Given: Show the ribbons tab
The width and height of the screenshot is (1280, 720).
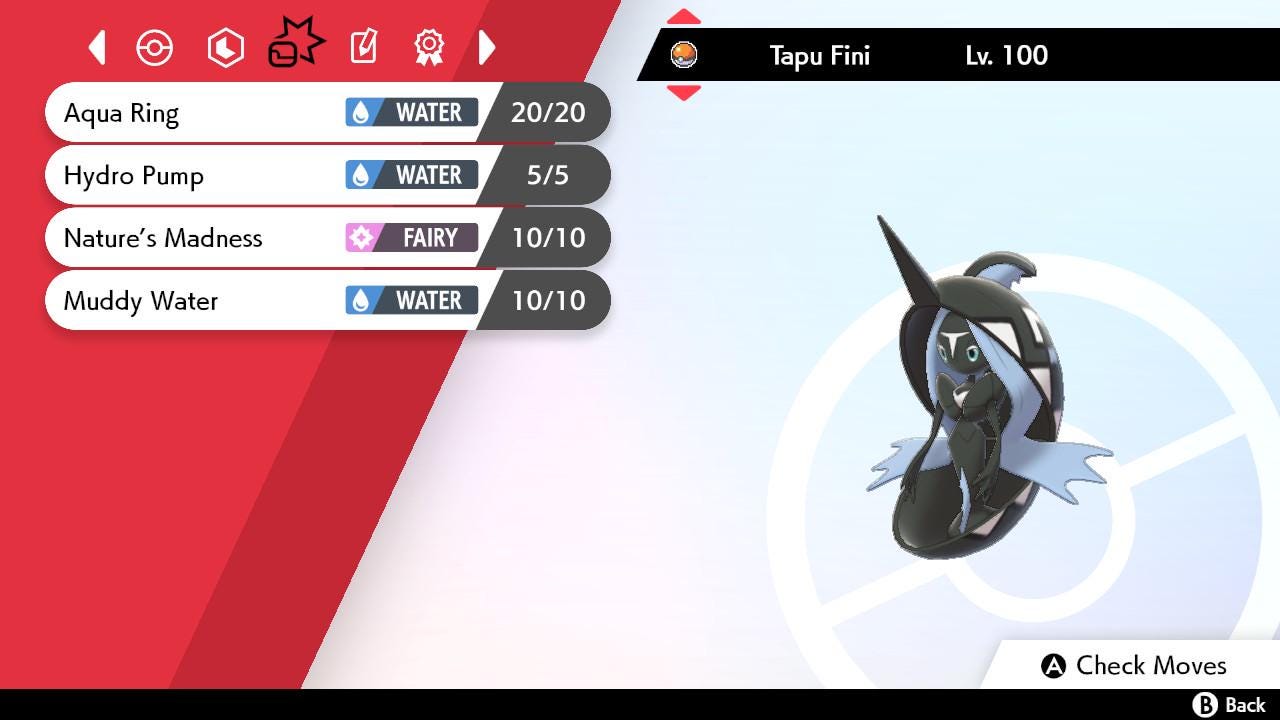Looking at the screenshot, I should pos(429,47).
